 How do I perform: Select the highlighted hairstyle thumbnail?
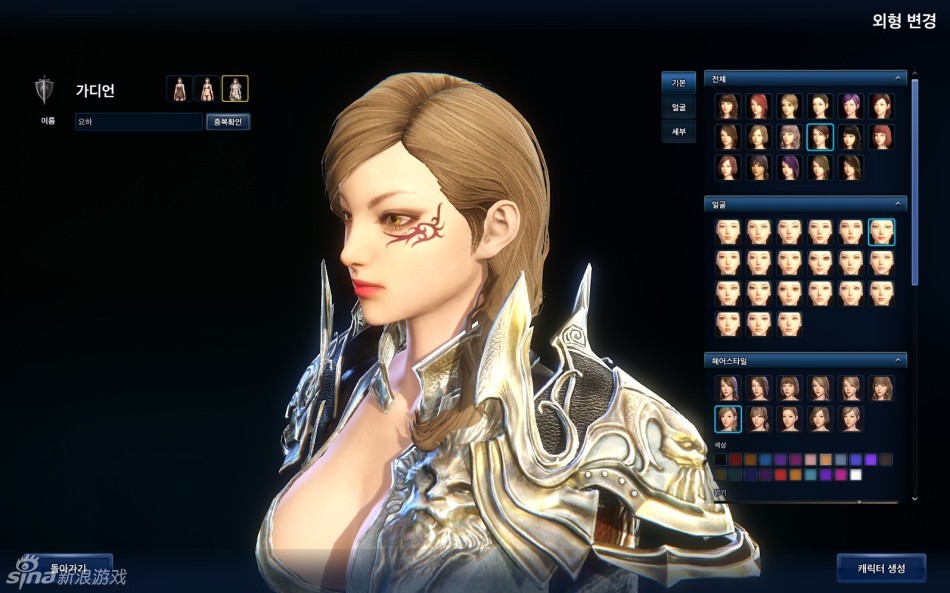(x=727, y=418)
